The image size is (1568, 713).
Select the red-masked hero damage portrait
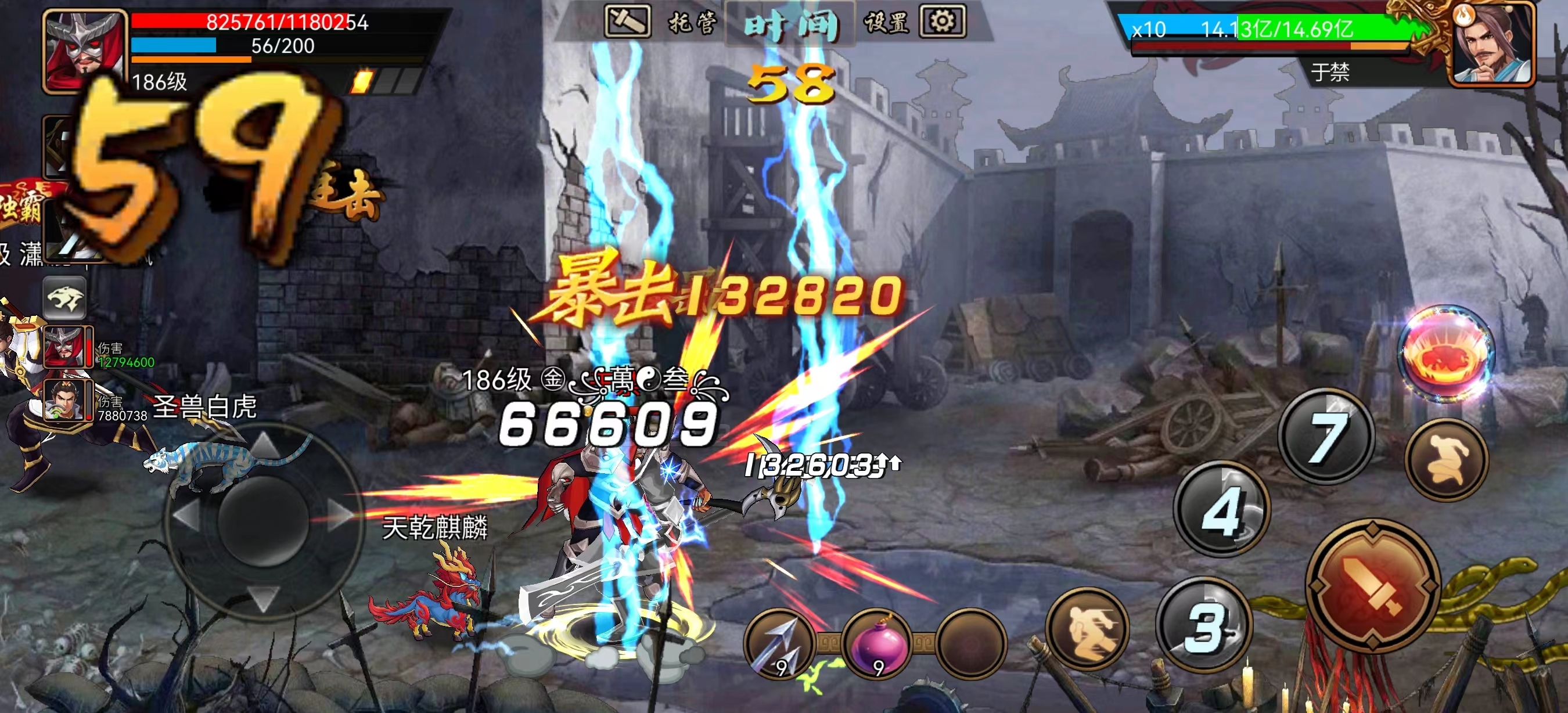[x=66, y=347]
